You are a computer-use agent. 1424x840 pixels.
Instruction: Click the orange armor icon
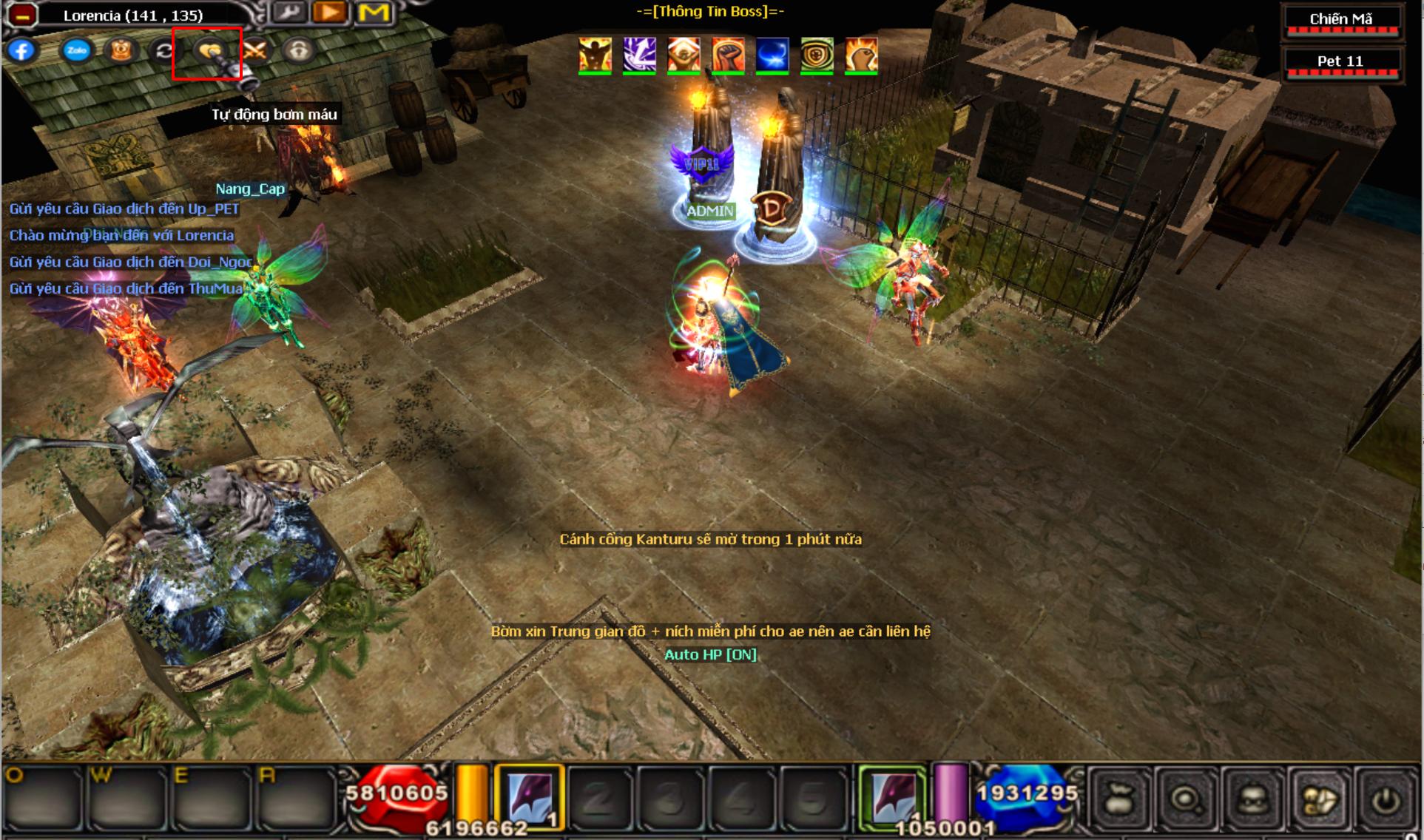point(121,50)
